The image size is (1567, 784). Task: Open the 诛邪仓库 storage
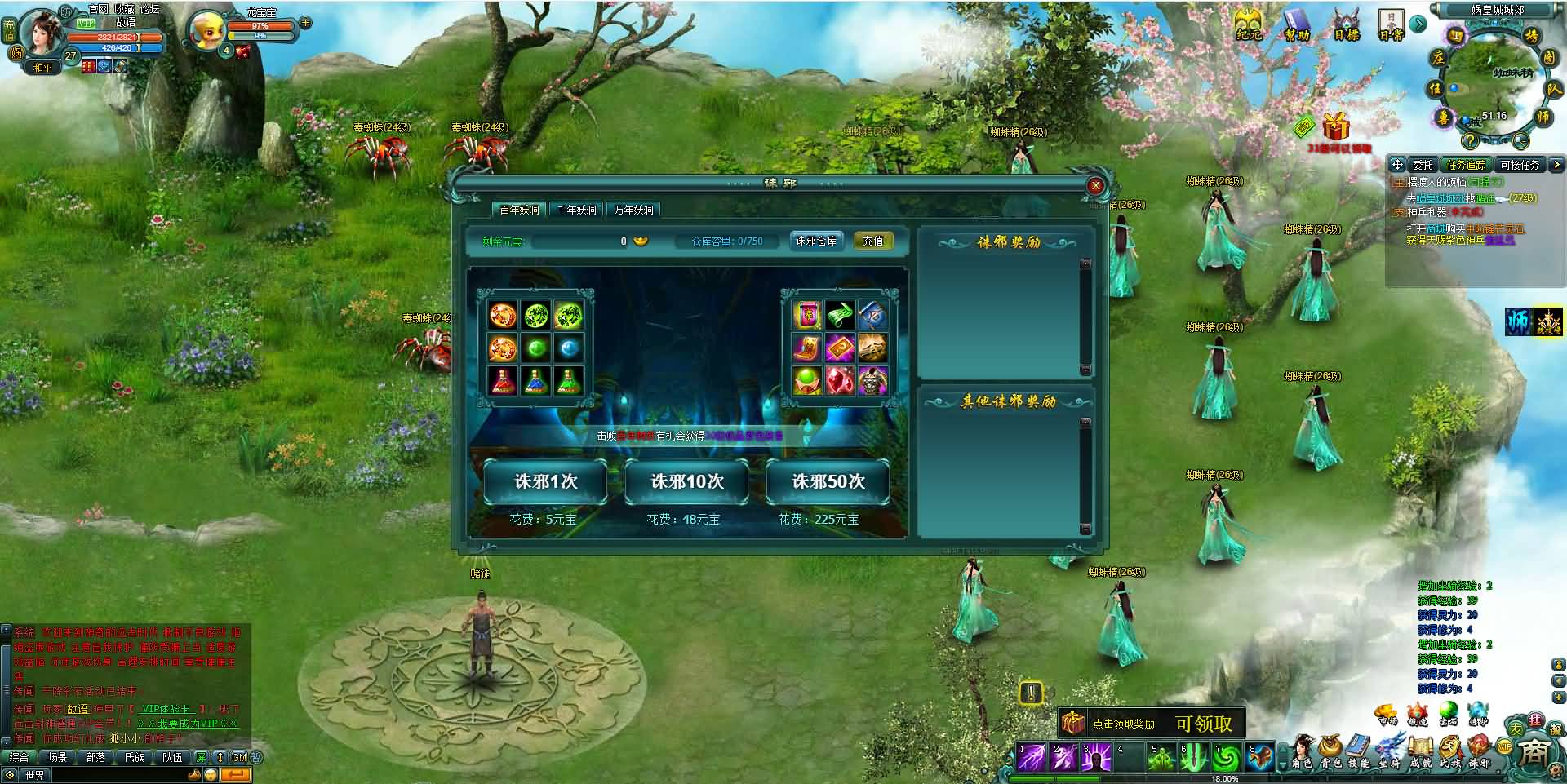[816, 241]
